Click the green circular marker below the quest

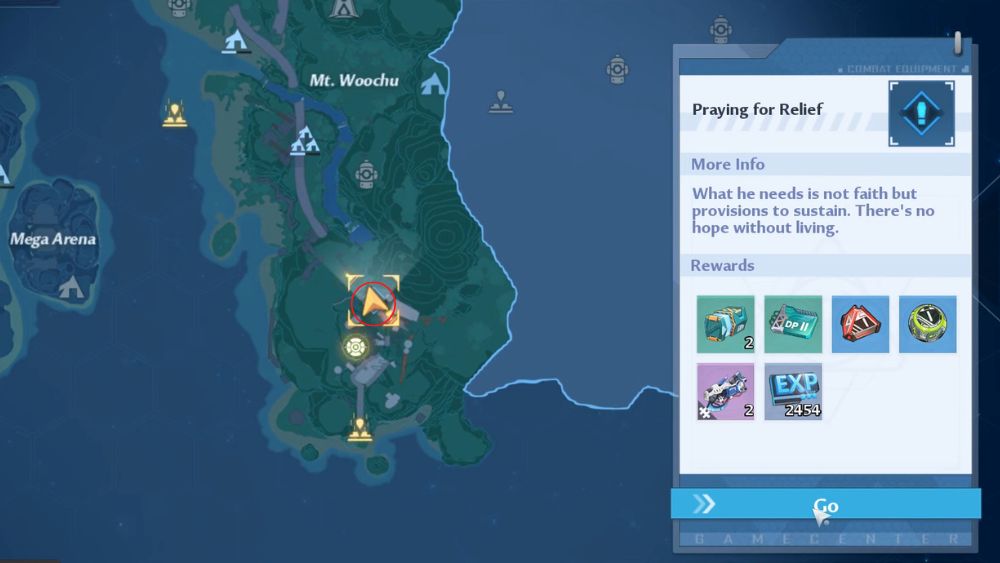(354, 347)
